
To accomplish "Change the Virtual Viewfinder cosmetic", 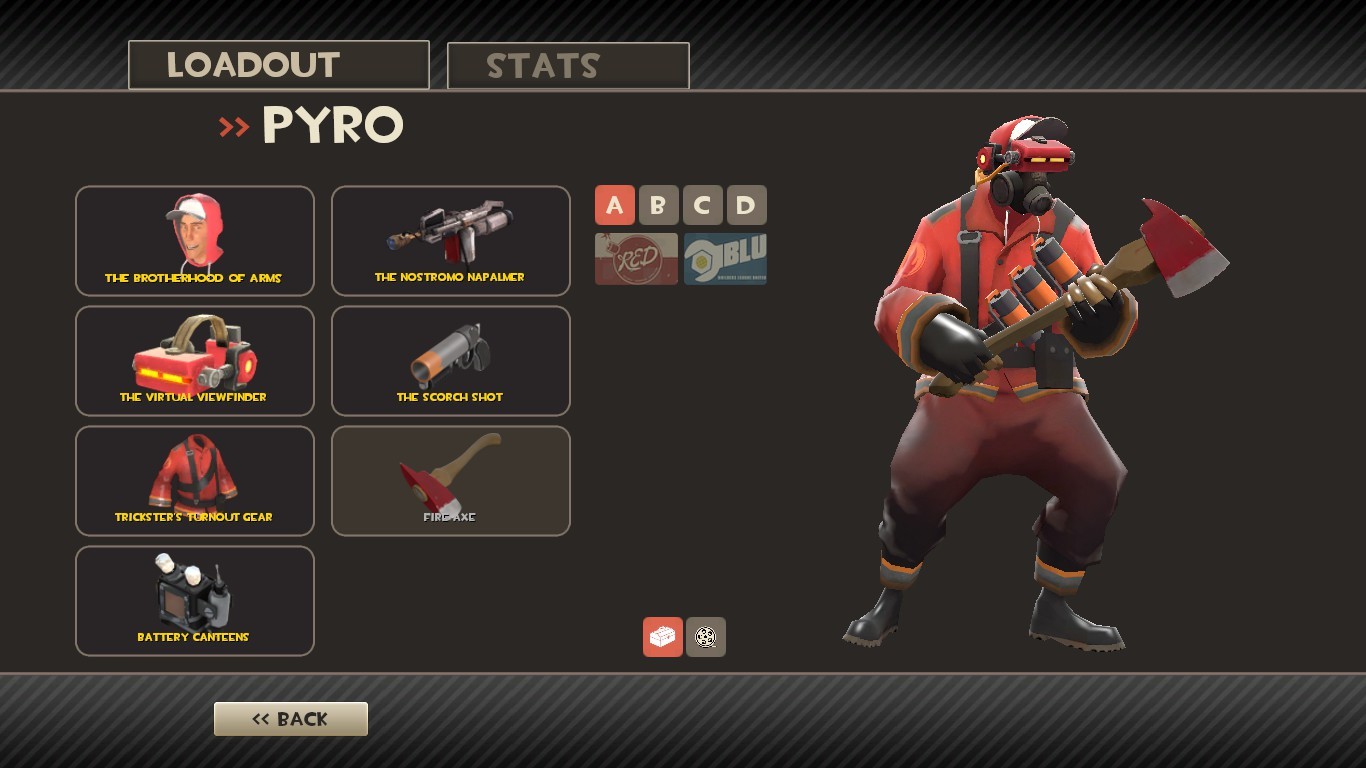I will tap(194, 360).
